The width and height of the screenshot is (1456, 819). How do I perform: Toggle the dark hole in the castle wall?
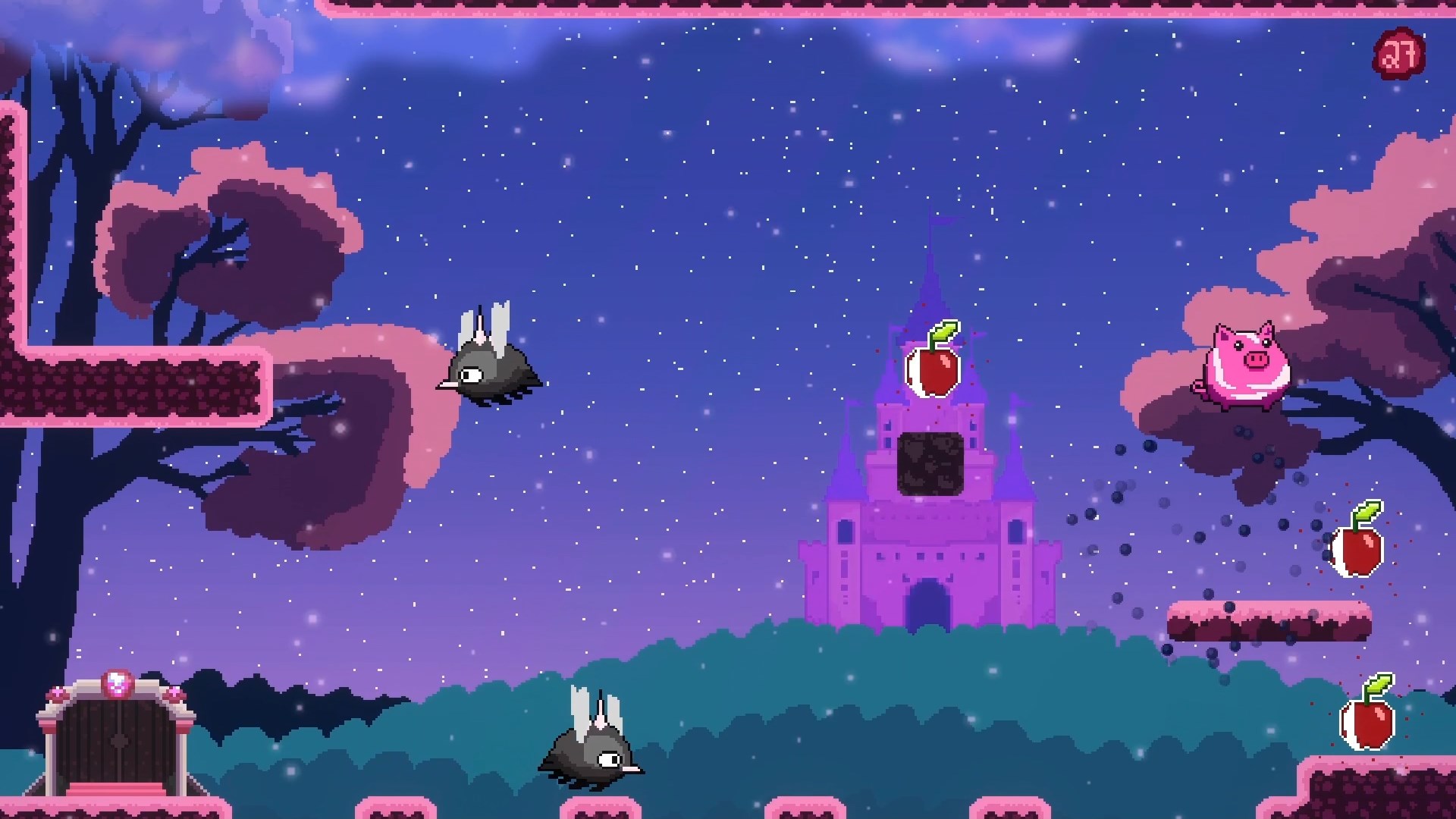(x=933, y=463)
